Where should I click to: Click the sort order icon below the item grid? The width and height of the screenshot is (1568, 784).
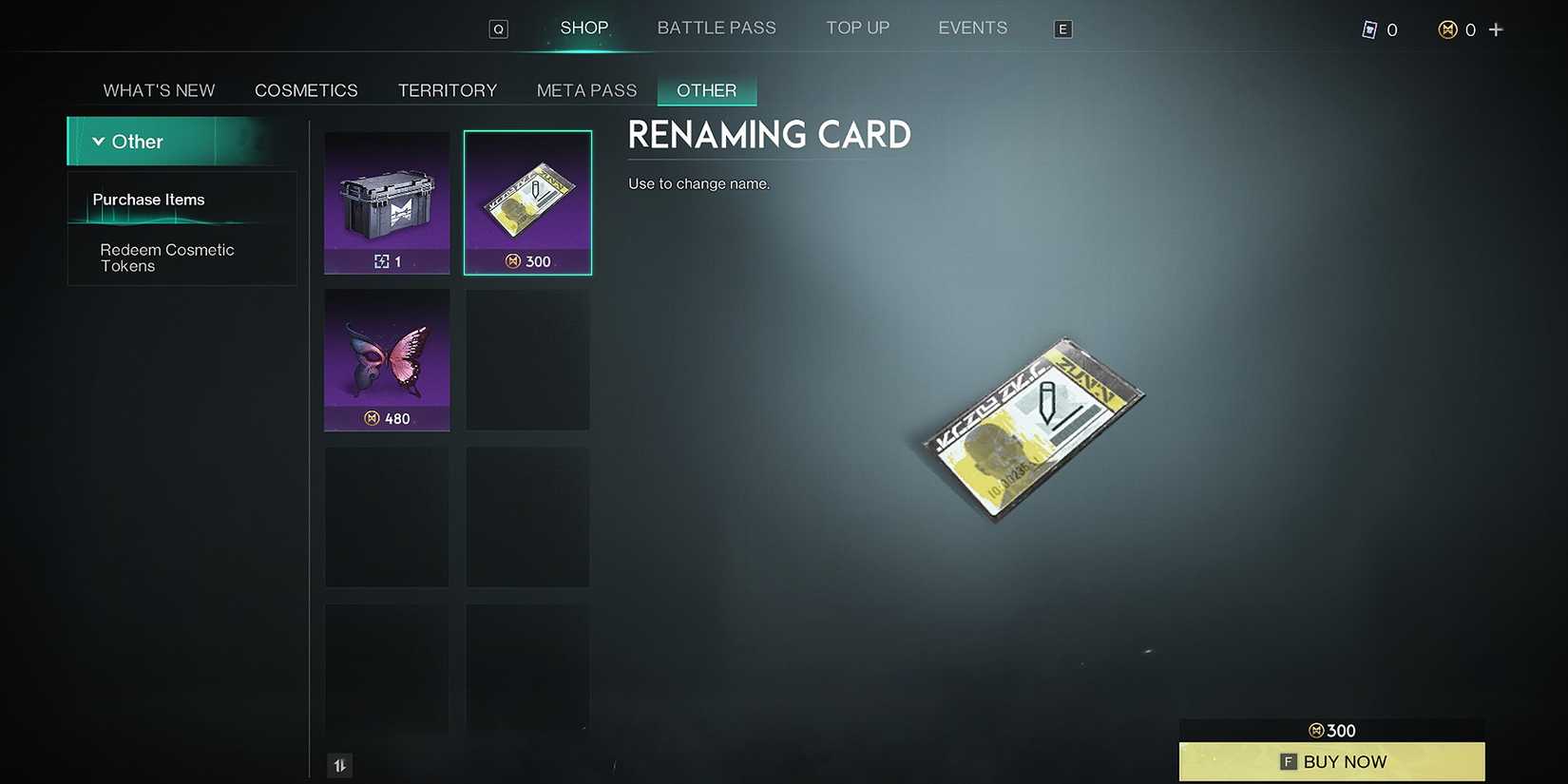pyautogui.click(x=339, y=764)
